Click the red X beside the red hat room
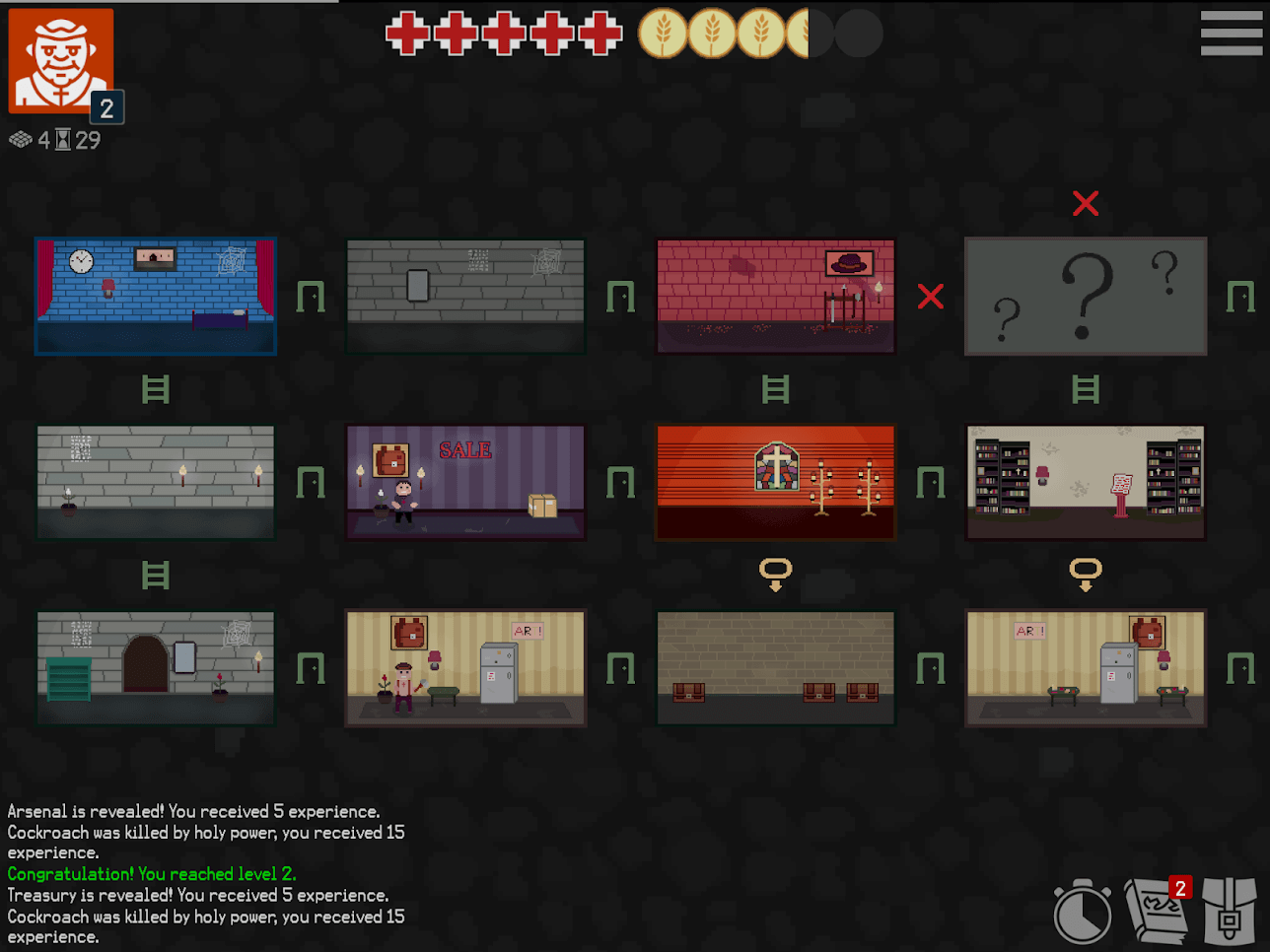 click(930, 296)
